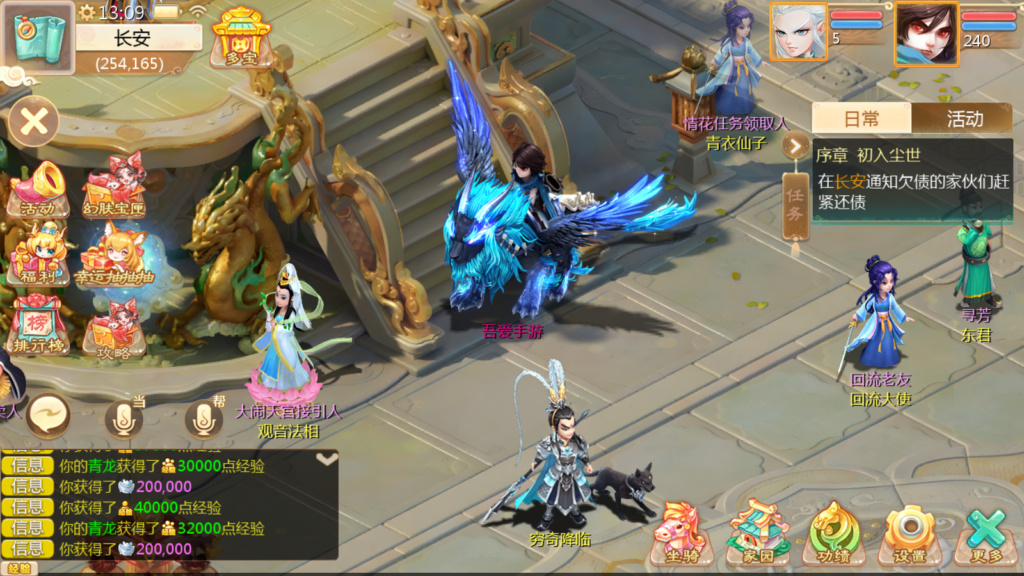The image size is (1024, 576).
Task: Close the left side menu with X
Action: [x=34, y=122]
